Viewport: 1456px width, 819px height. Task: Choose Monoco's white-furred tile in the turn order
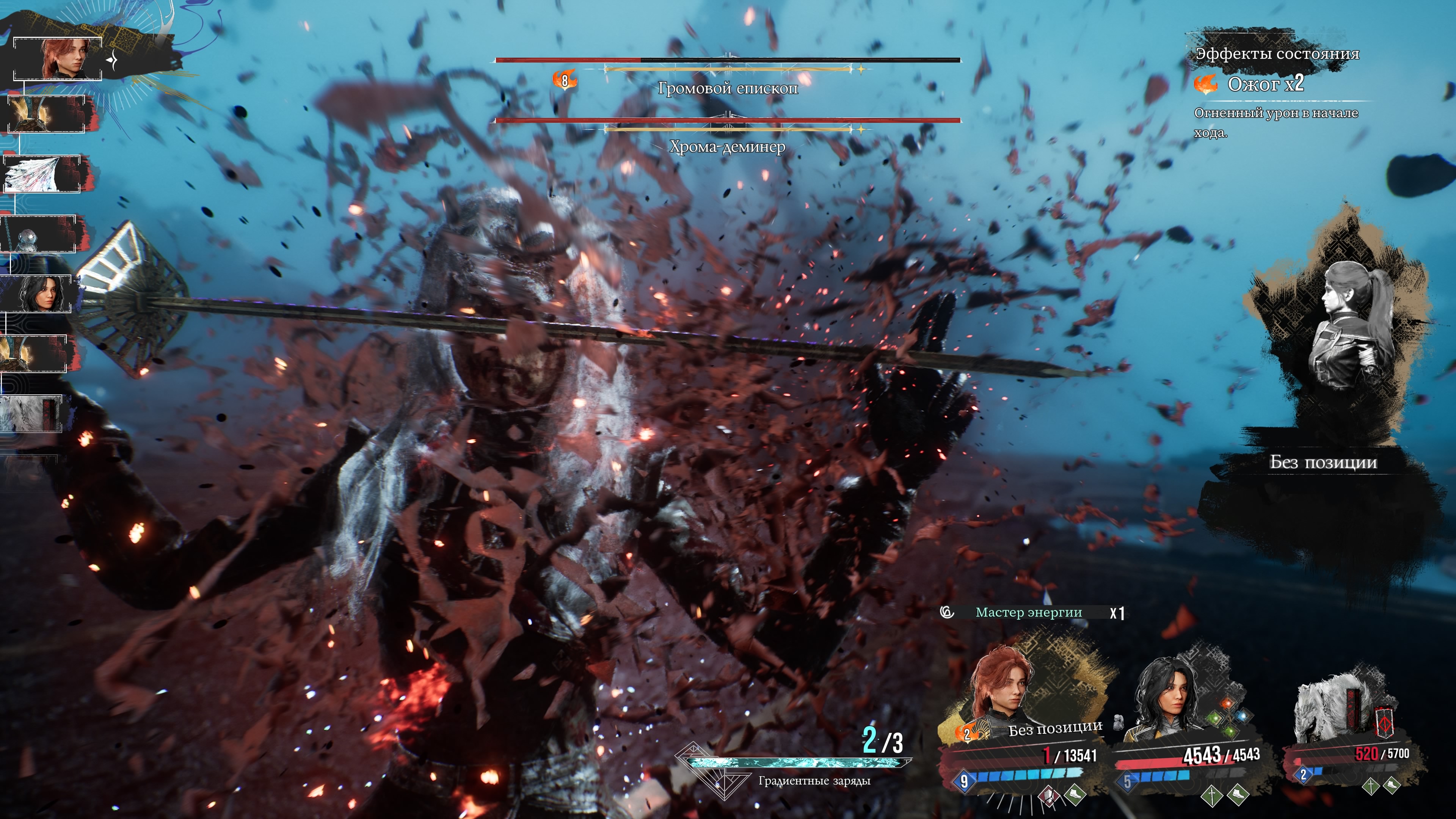click(30, 414)
